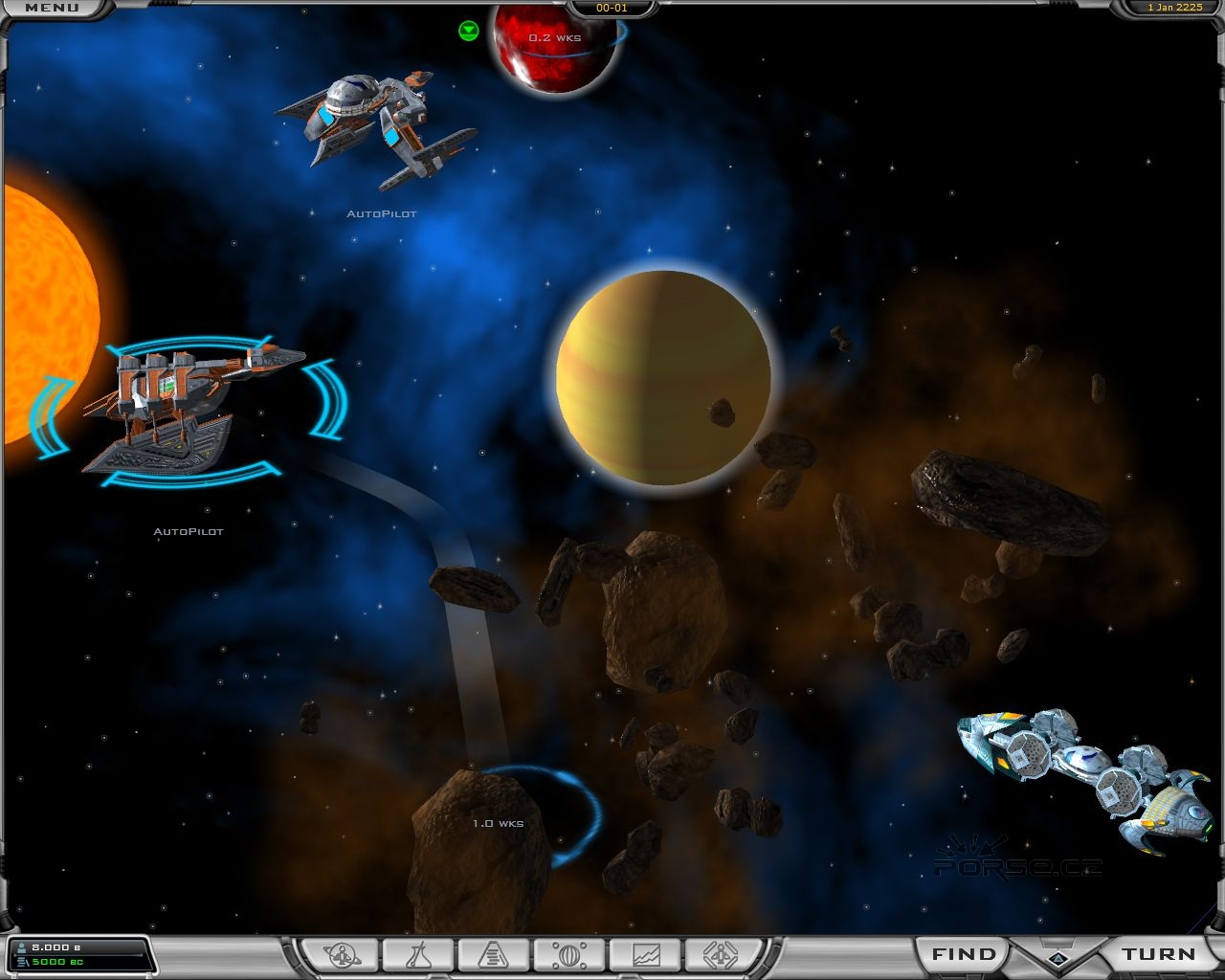This screenshot has height=980, width=1225.
Task: Open the Menu button
Action: [52, 9]
